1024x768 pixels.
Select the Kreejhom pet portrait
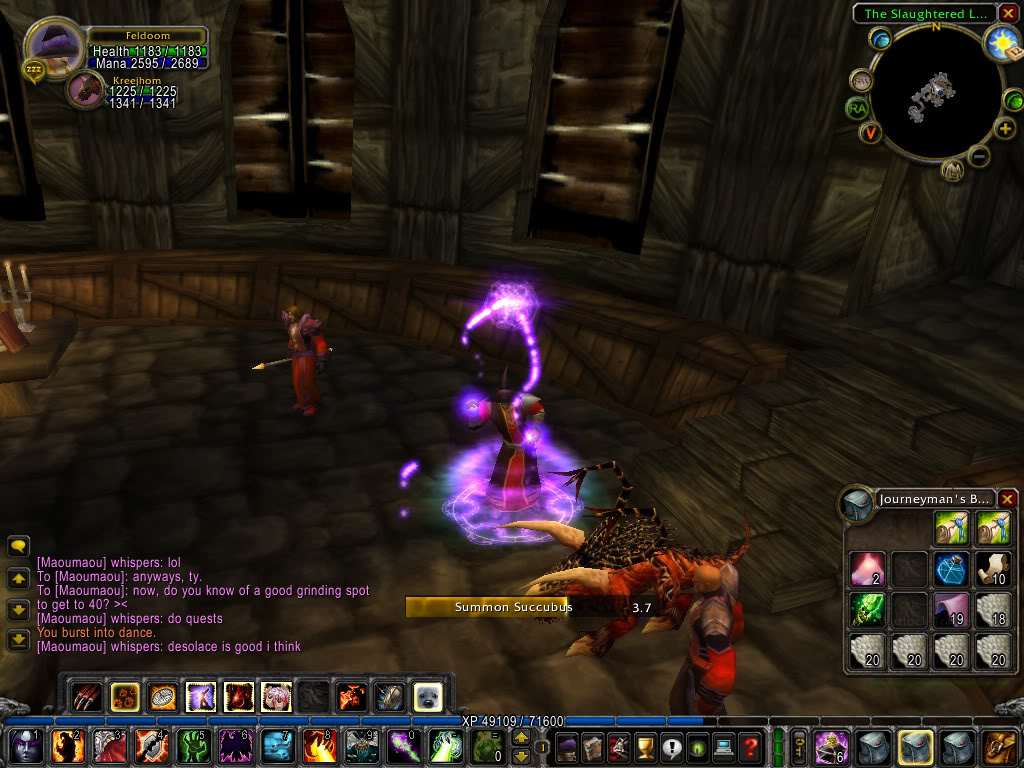85,90
